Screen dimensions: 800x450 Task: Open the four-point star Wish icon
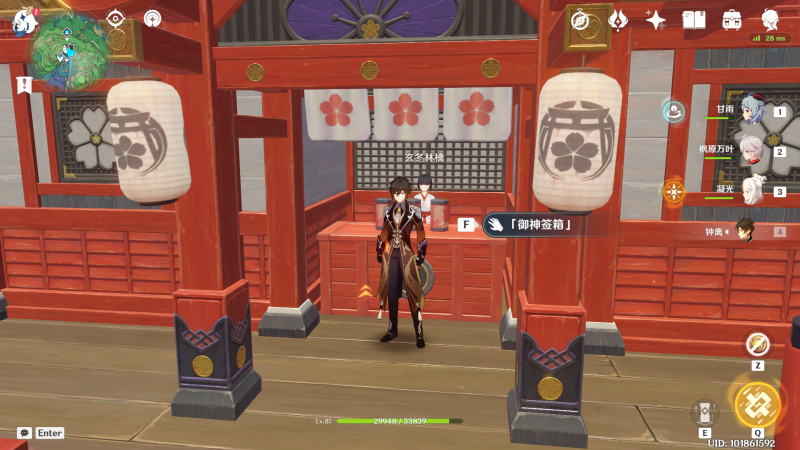coord(656,19)
